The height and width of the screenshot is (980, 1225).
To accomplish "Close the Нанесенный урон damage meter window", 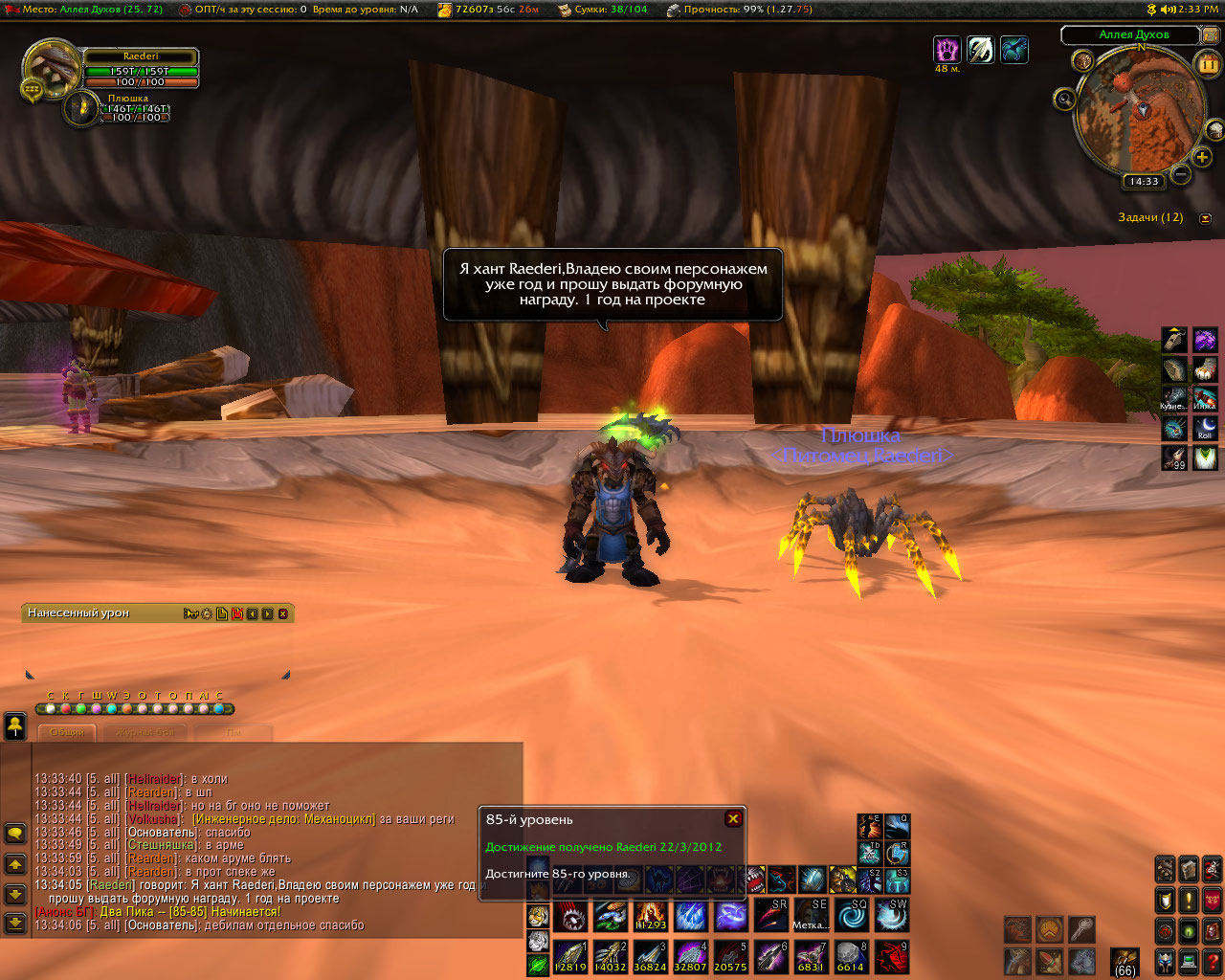I will coord(282,613).
